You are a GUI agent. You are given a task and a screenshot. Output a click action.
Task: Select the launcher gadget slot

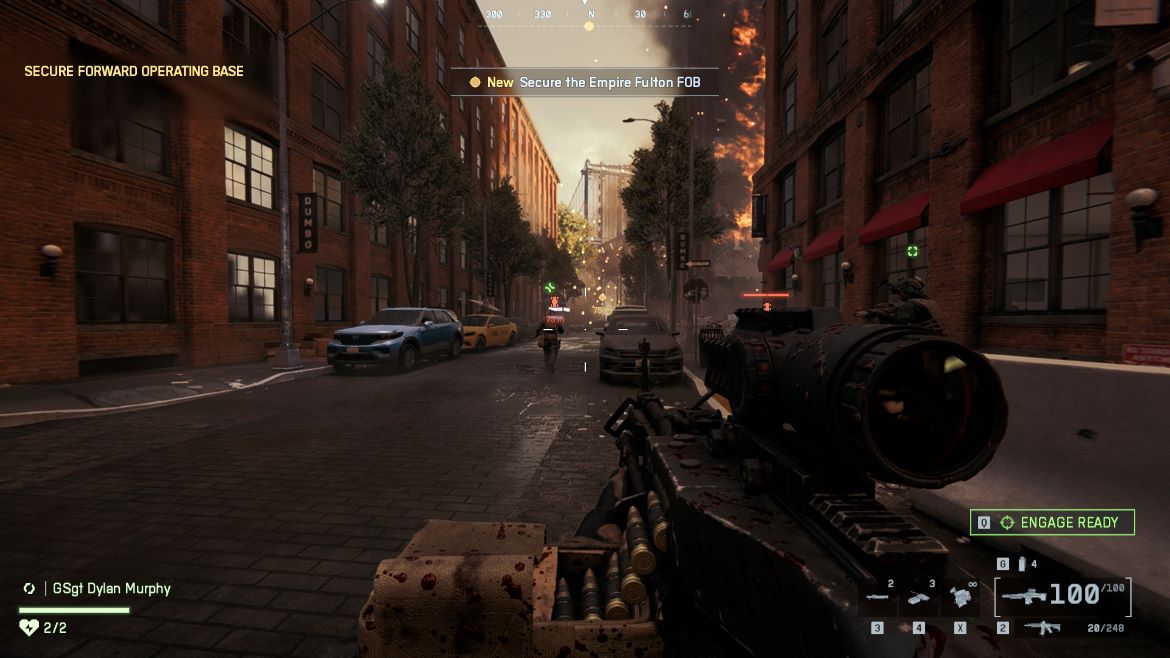877,598
